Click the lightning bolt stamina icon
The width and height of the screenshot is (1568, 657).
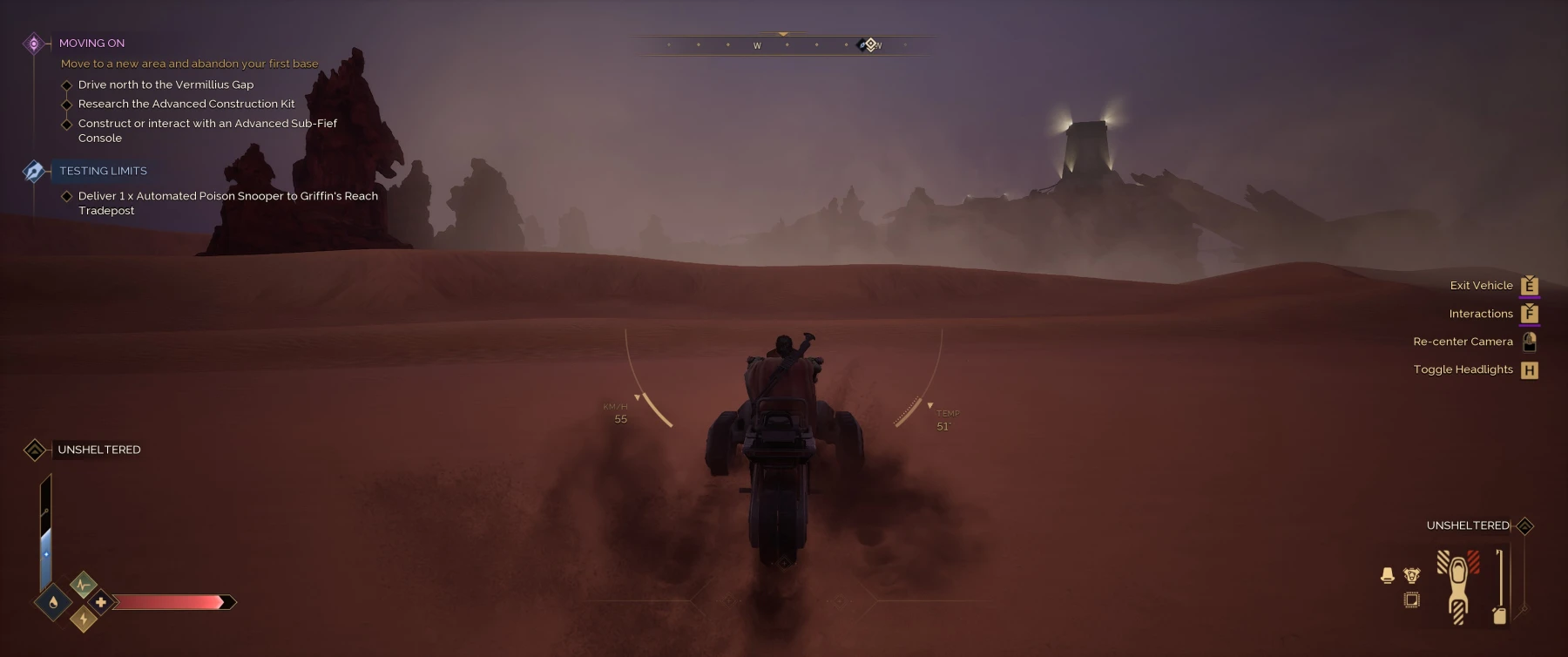pos(84,619)
